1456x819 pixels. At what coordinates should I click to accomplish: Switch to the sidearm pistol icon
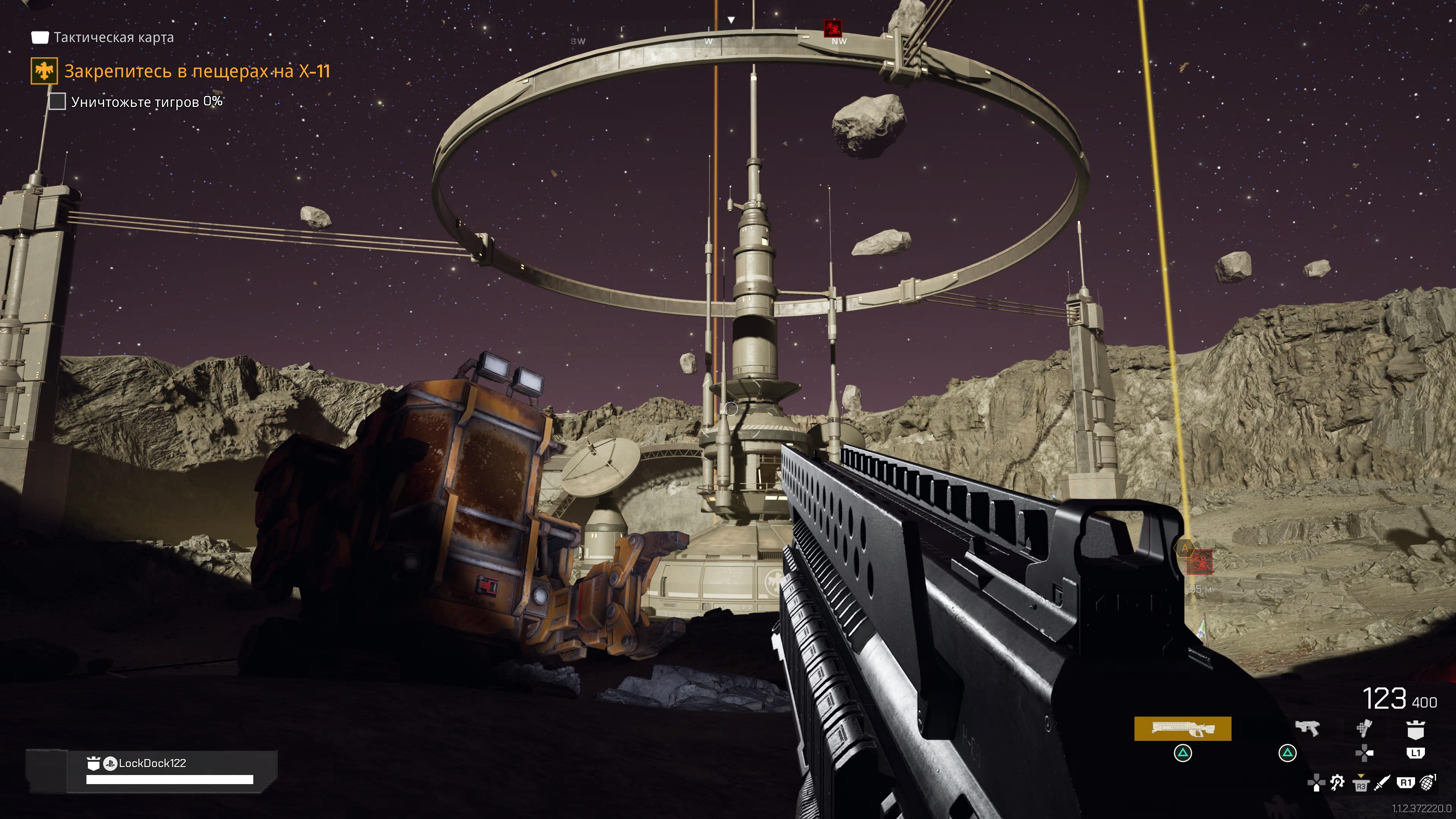click(x=1307, y=728)
